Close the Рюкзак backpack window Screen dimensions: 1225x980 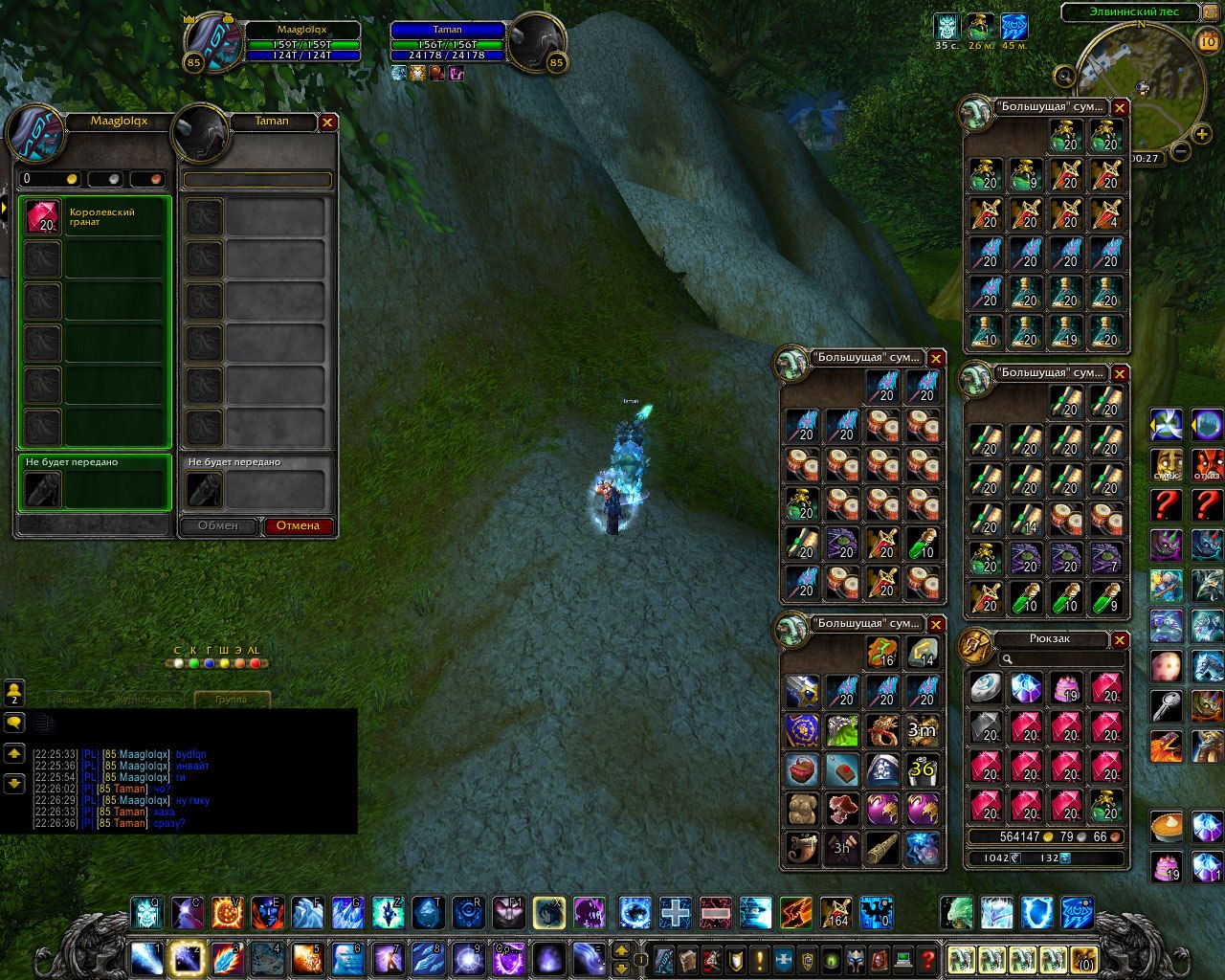1120,639
